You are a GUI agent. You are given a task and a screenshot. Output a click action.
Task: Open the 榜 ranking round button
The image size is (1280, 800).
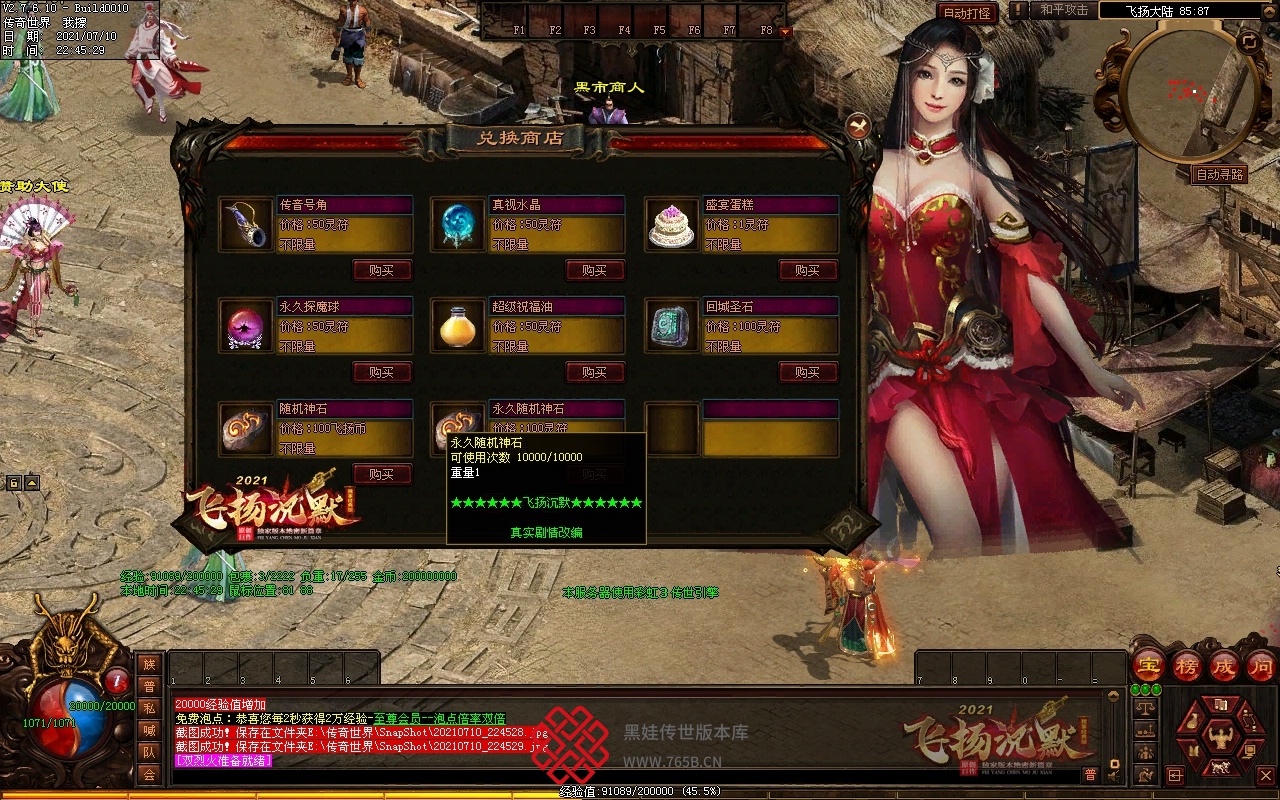click(1187, 666)
